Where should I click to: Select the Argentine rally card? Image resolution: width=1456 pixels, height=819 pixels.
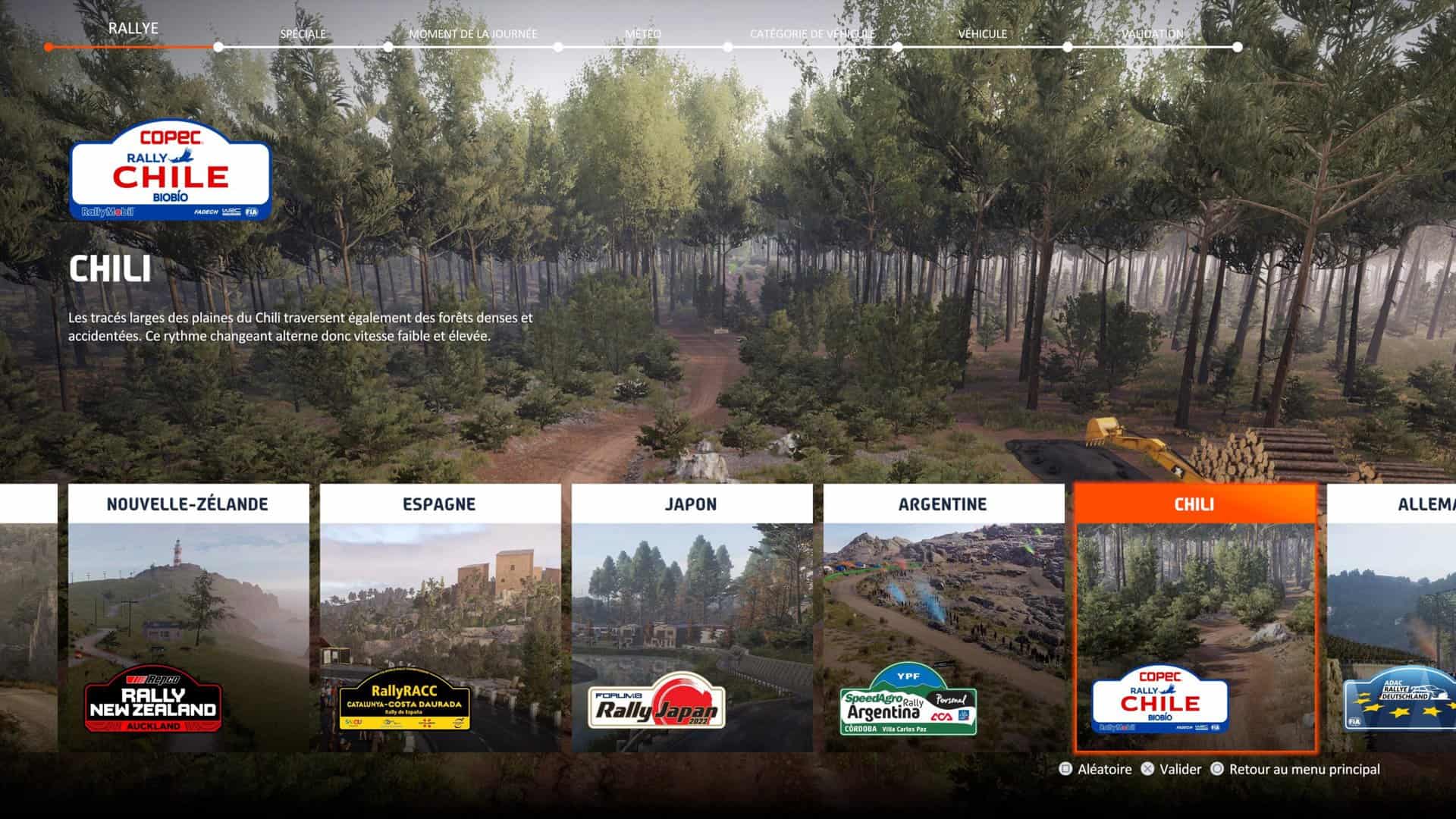943,618
